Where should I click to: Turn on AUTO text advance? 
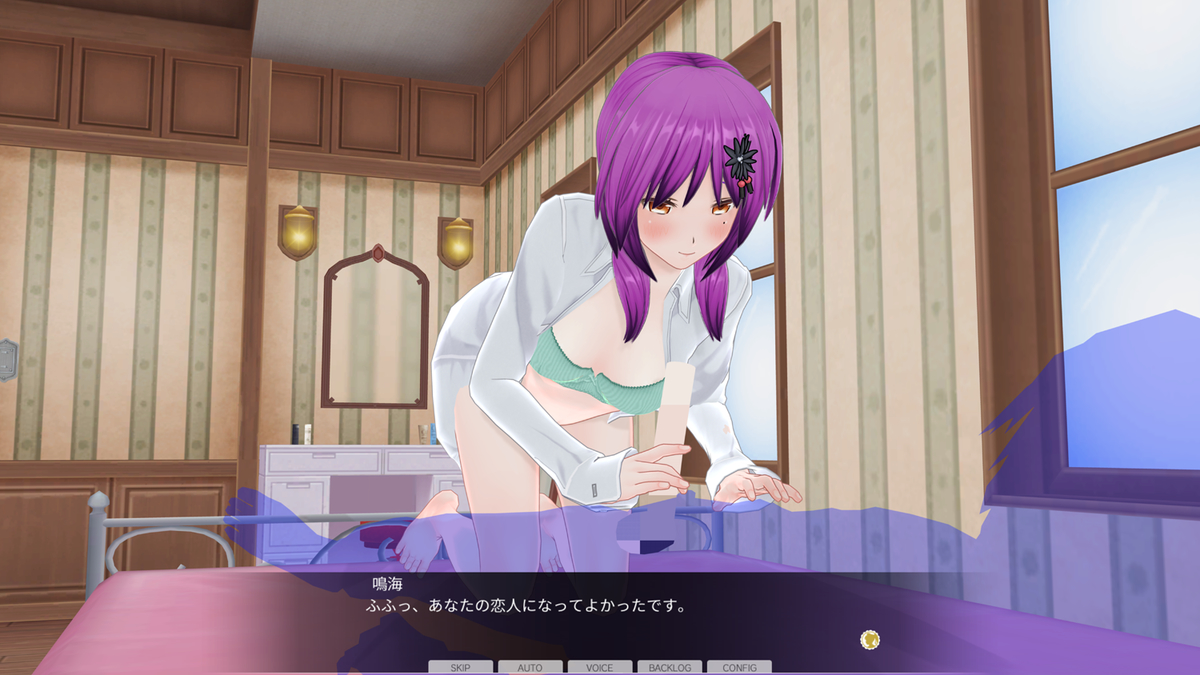click(x=530, y=667)
